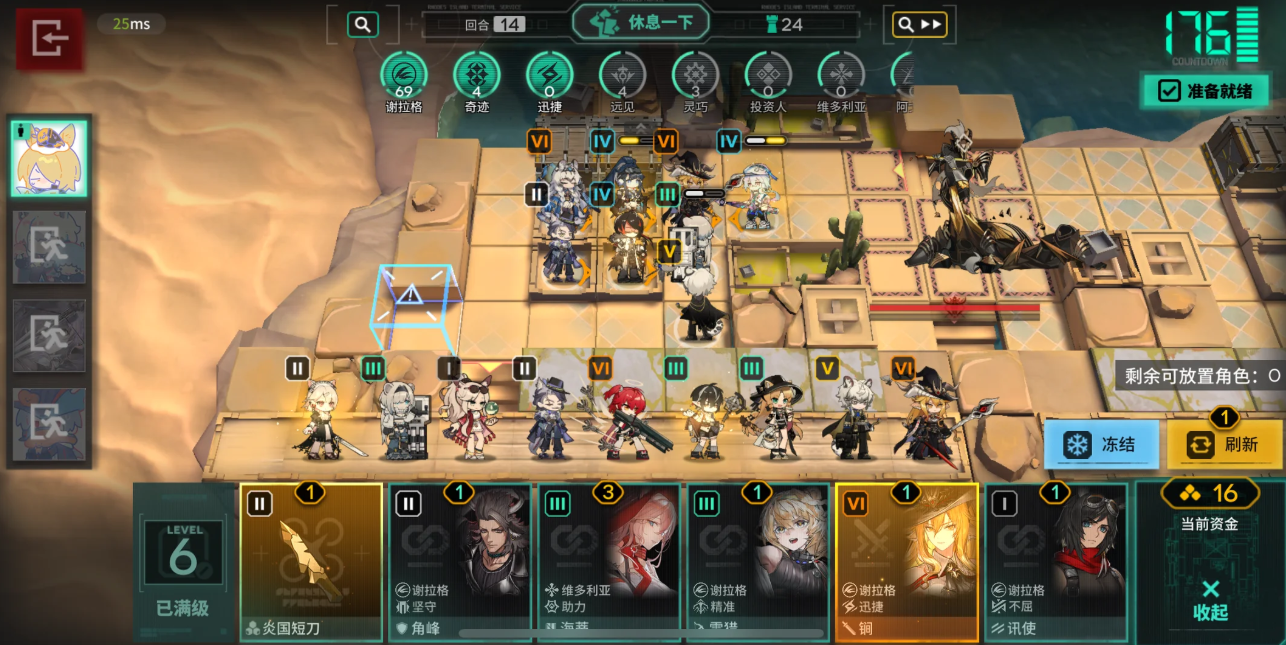This screenshot has width=1286, height=645.
Task: Exit the match via the red door button
Action: pyautogui.click(x=49, y=40)
